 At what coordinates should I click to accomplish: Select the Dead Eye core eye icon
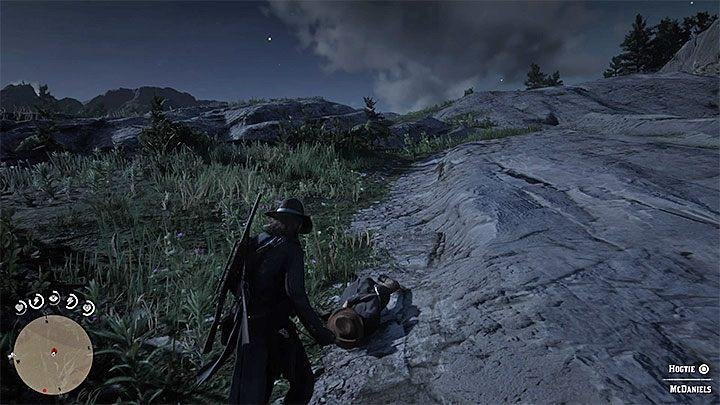tap(54, 297)
